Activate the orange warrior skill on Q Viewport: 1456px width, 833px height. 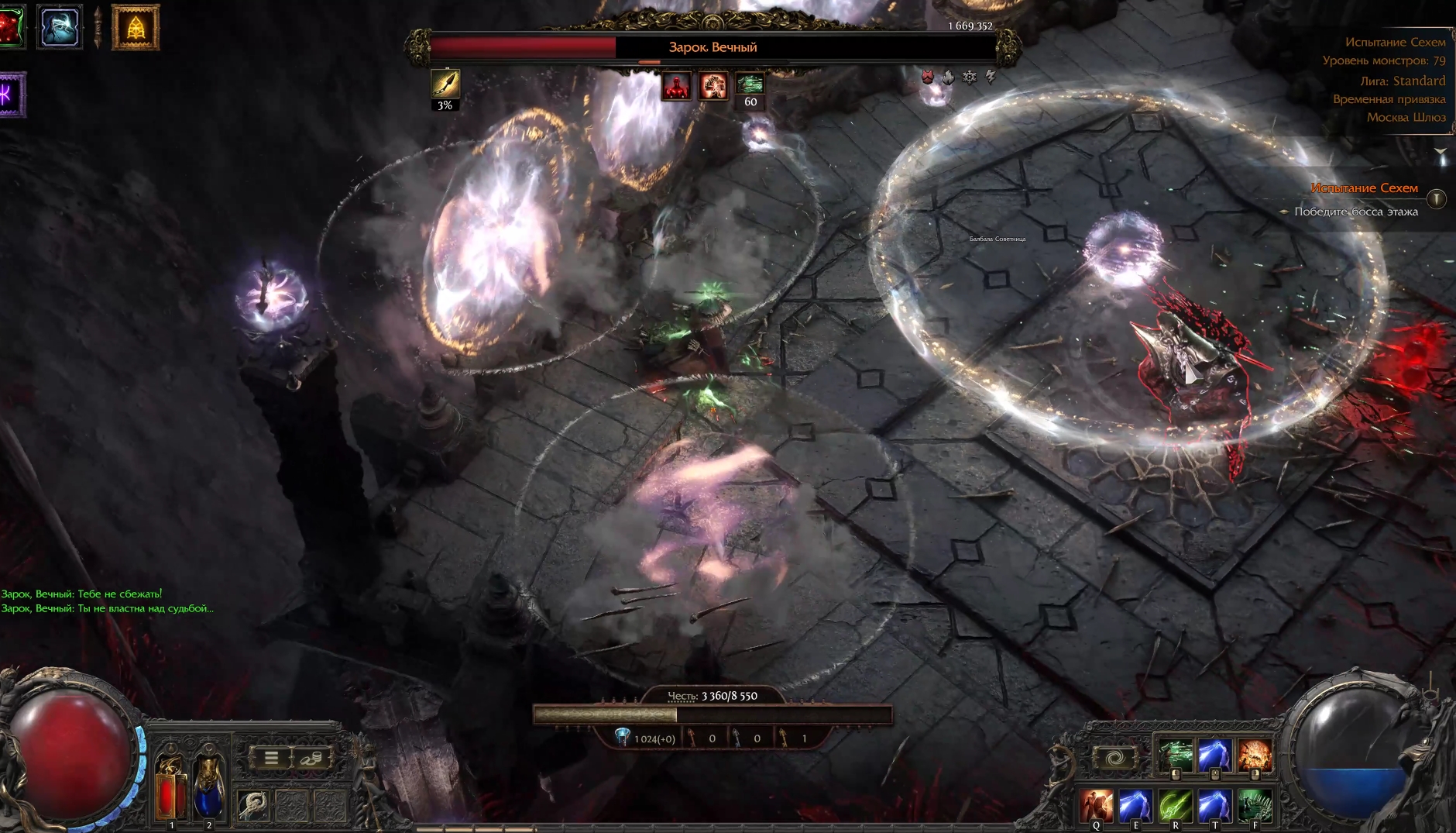point(1097,806)
